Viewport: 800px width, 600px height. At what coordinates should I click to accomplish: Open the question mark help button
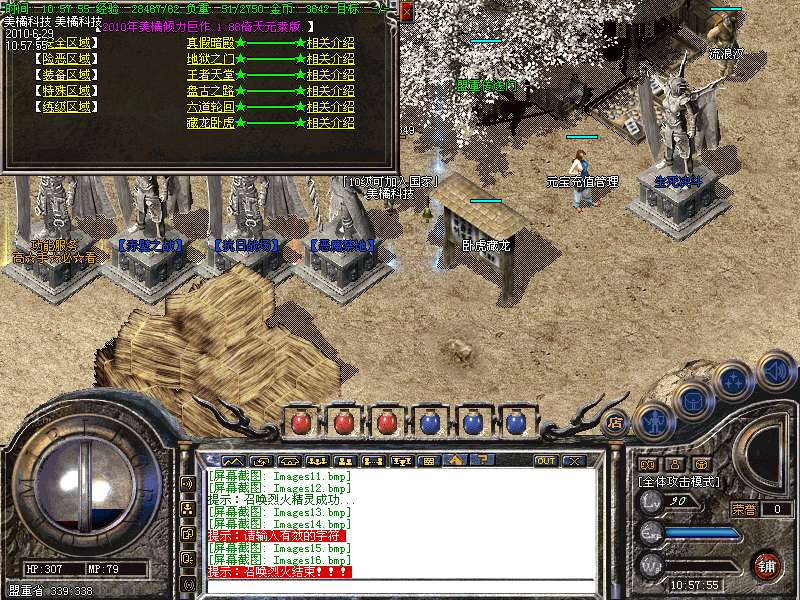pos(483,461)
